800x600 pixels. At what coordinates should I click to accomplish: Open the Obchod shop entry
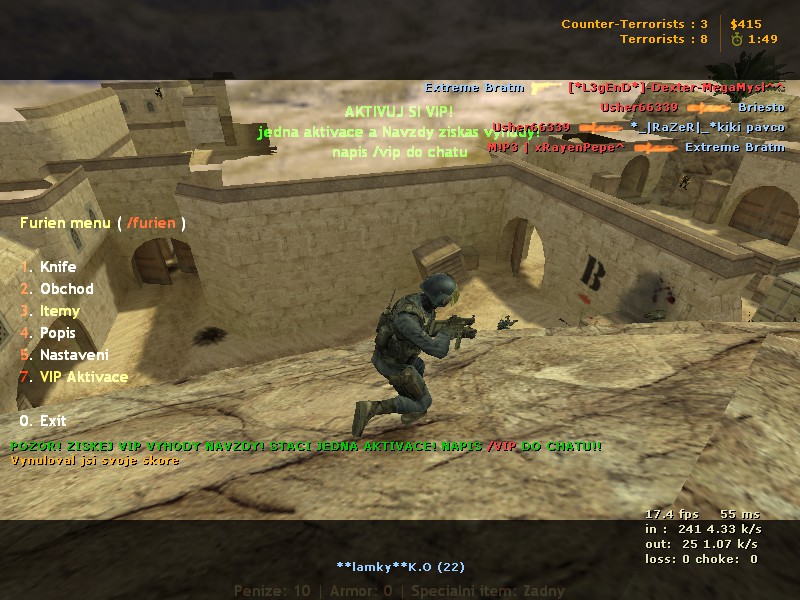click(x=66, y=289)
